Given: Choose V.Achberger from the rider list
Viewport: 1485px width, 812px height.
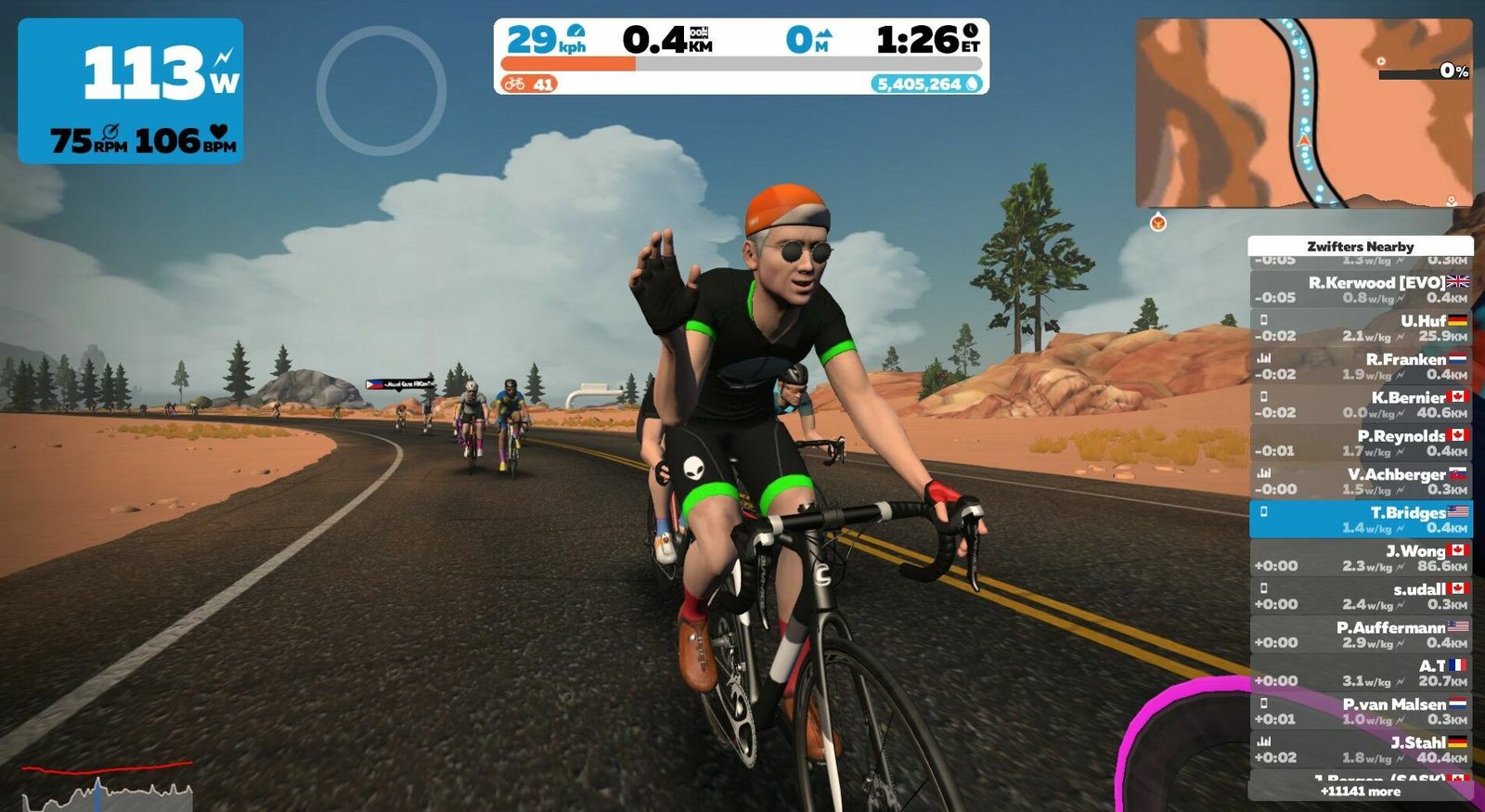Looking at the screenshot, I should coord(1360,481).
